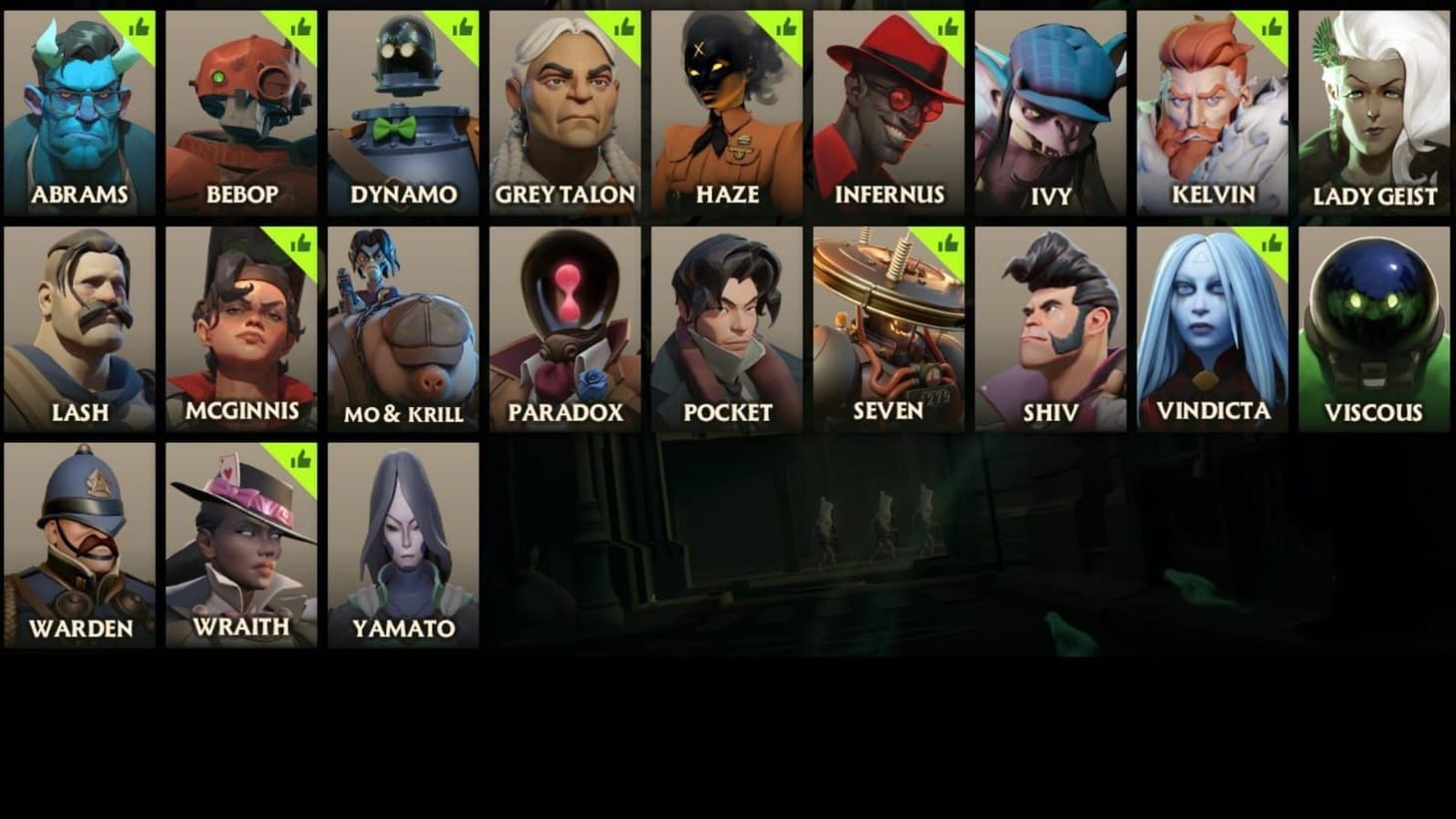1456x819 pixels.
Task: Toggle the thumbs-up badge on McGinnis
Action: [299, 242]
